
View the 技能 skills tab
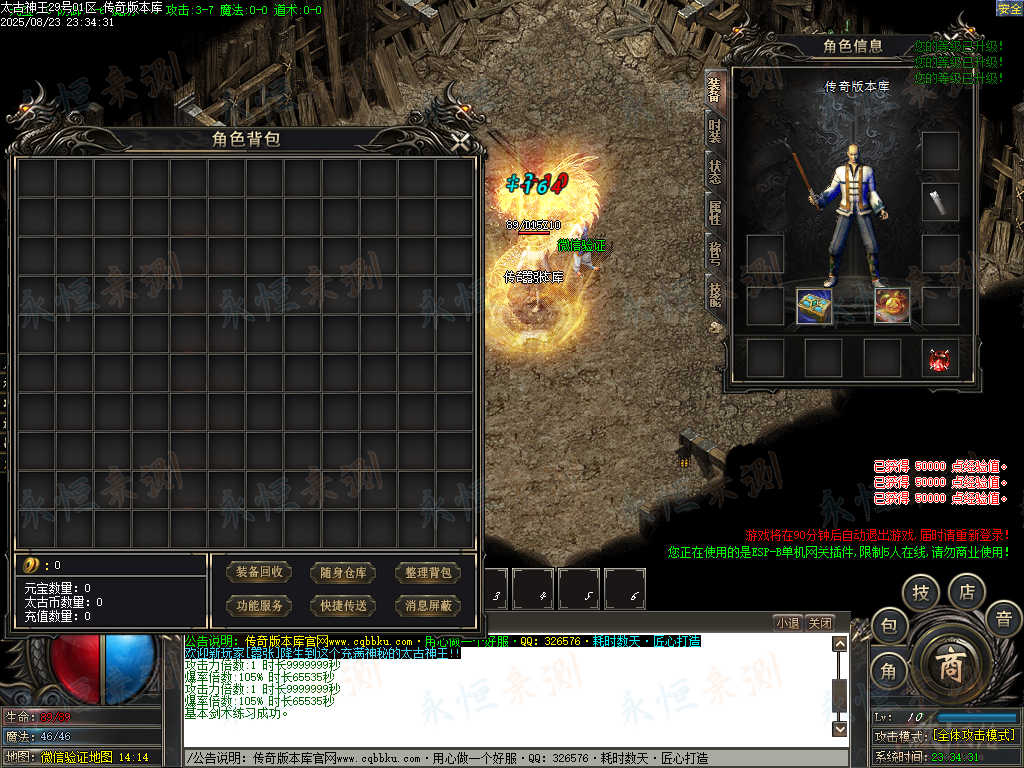pyautogui.click(x=714, y=293)
